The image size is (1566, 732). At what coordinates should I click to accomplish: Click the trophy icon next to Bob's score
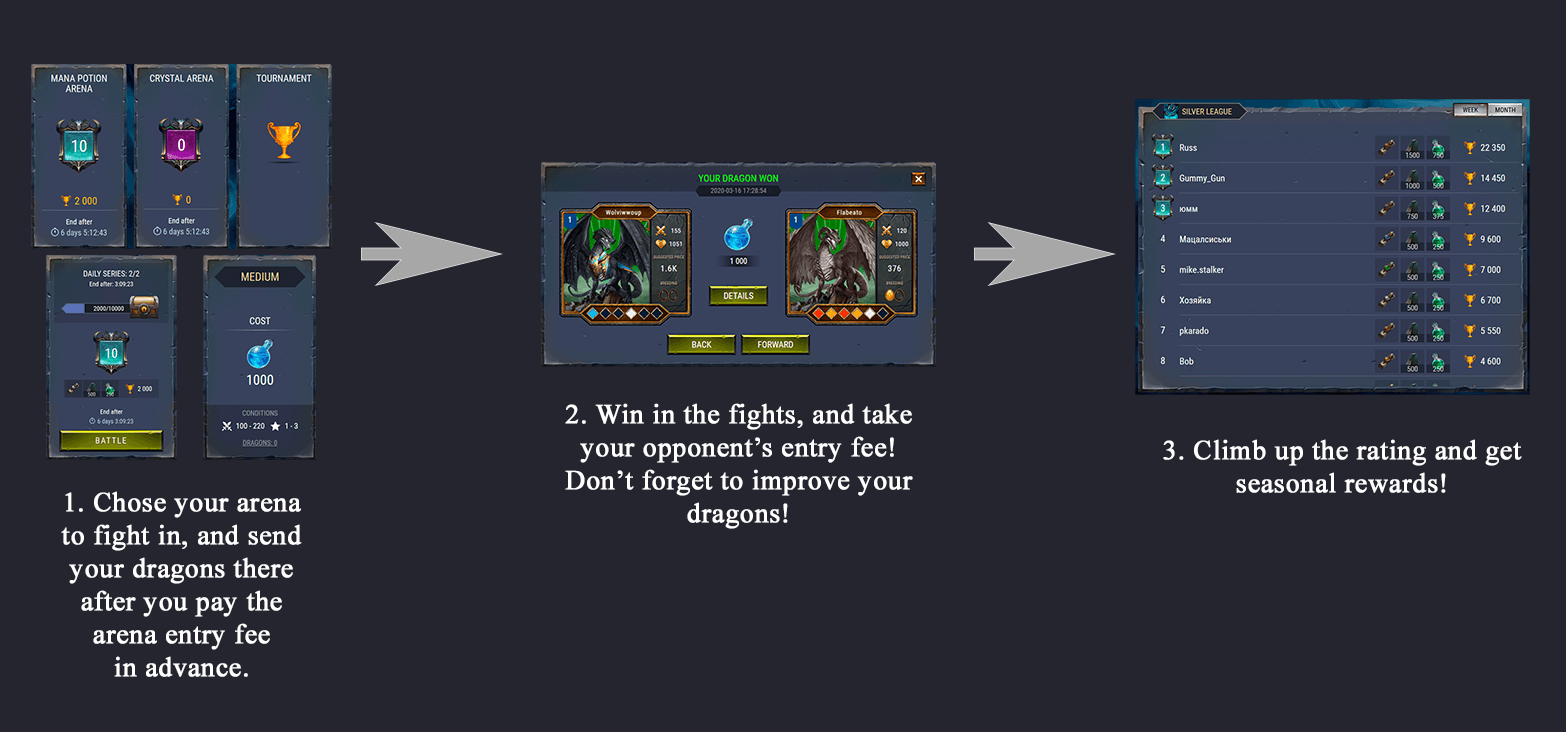point(1469,359)
